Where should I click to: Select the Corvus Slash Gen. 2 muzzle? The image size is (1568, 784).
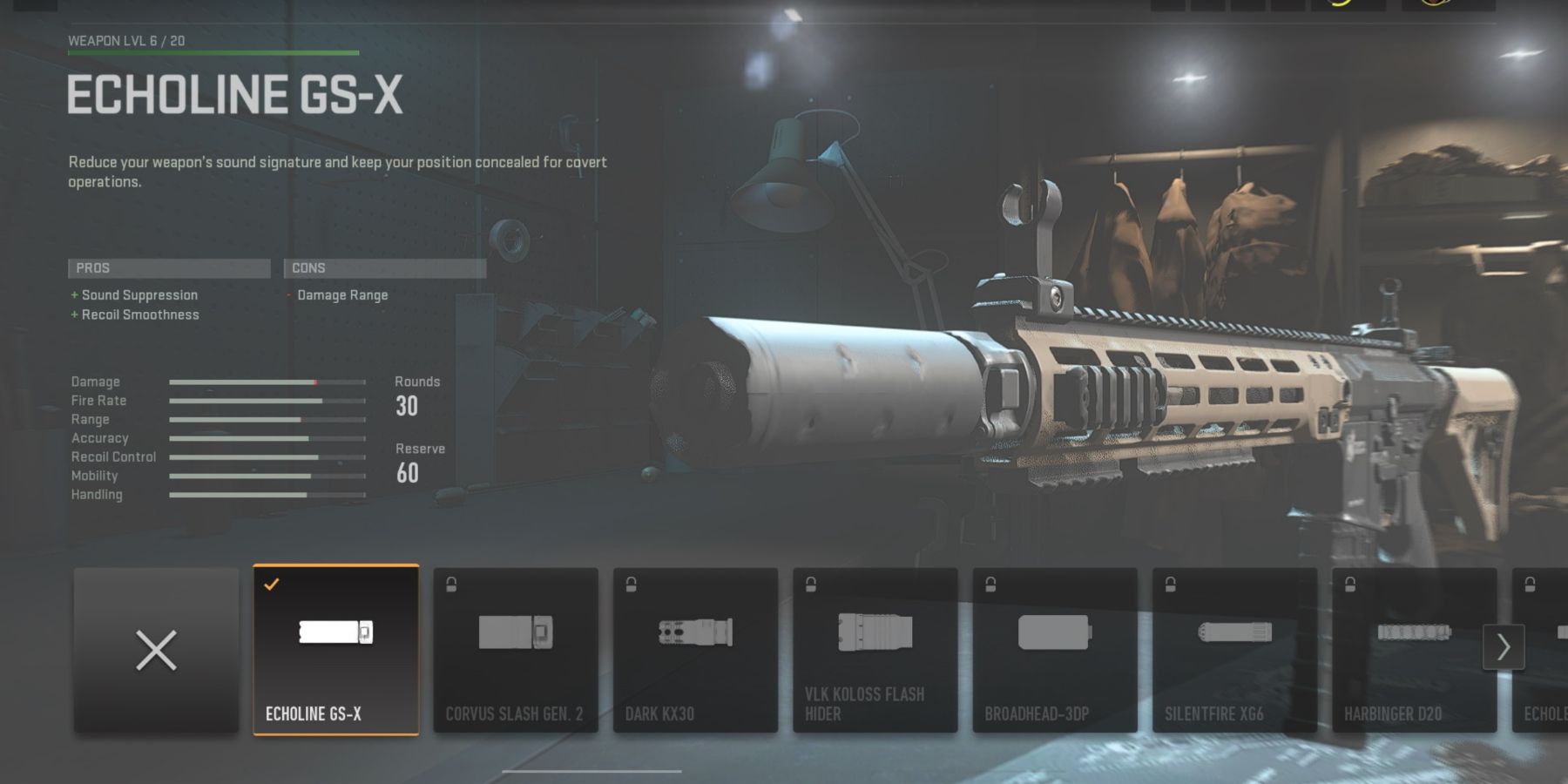[x=517, y=645]
